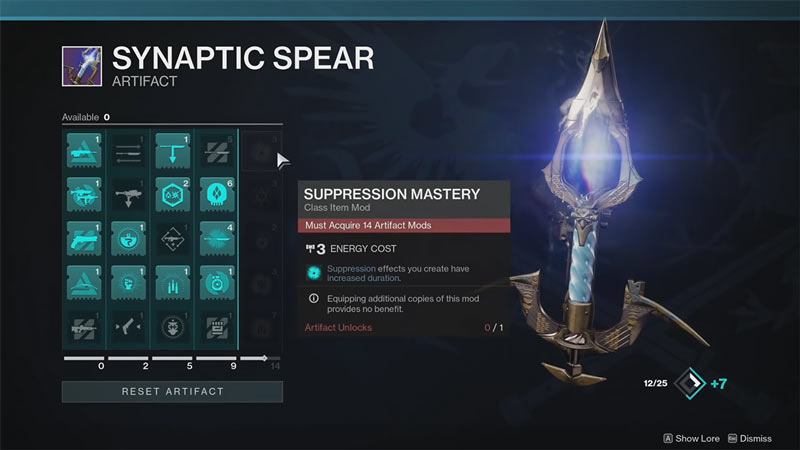Choose the hexagon mod marked 2
The width and height of the screenshot is (800, 450).
coord(172,193)
